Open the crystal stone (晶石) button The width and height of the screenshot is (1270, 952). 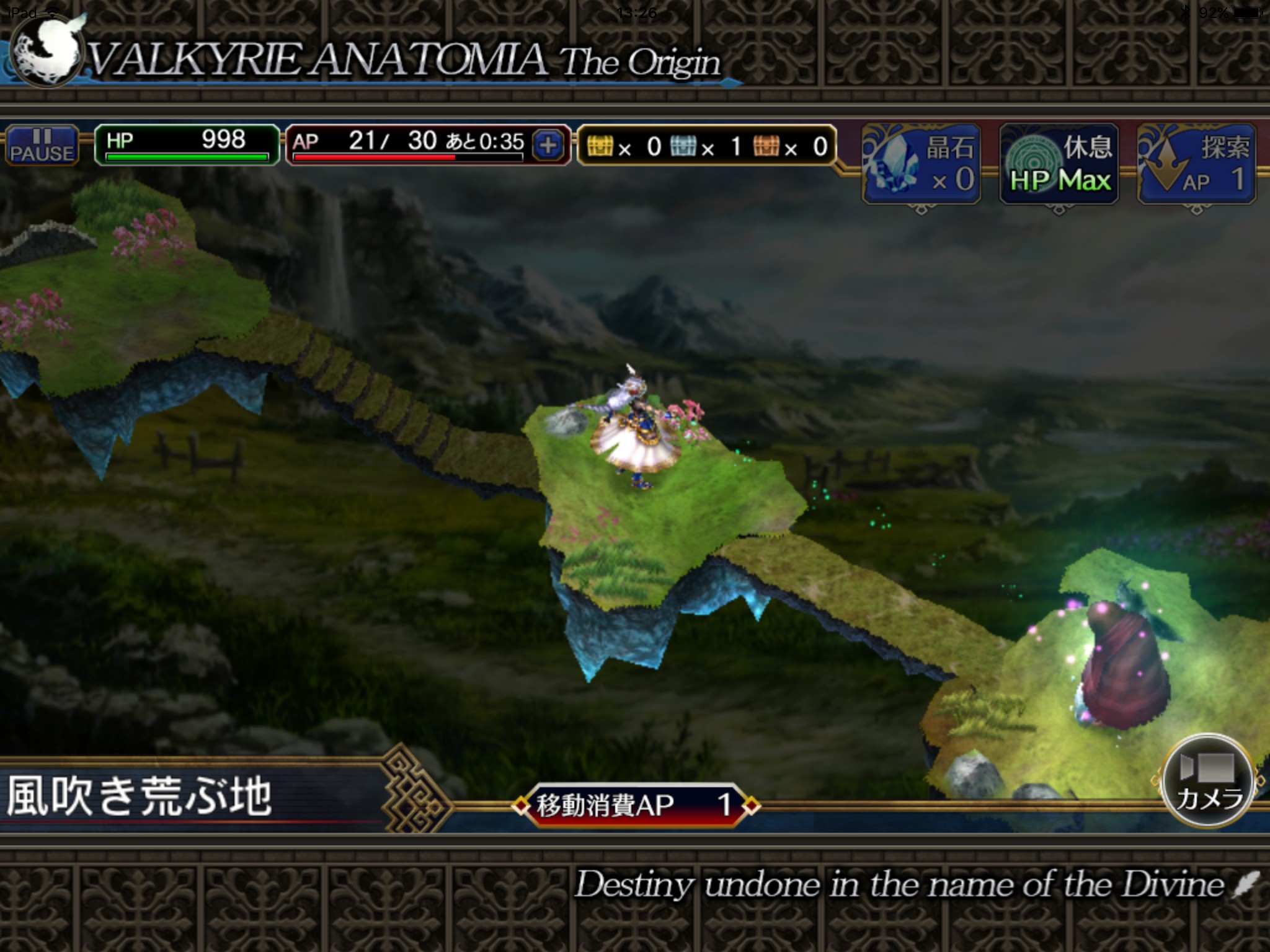[x=921, y=164]
